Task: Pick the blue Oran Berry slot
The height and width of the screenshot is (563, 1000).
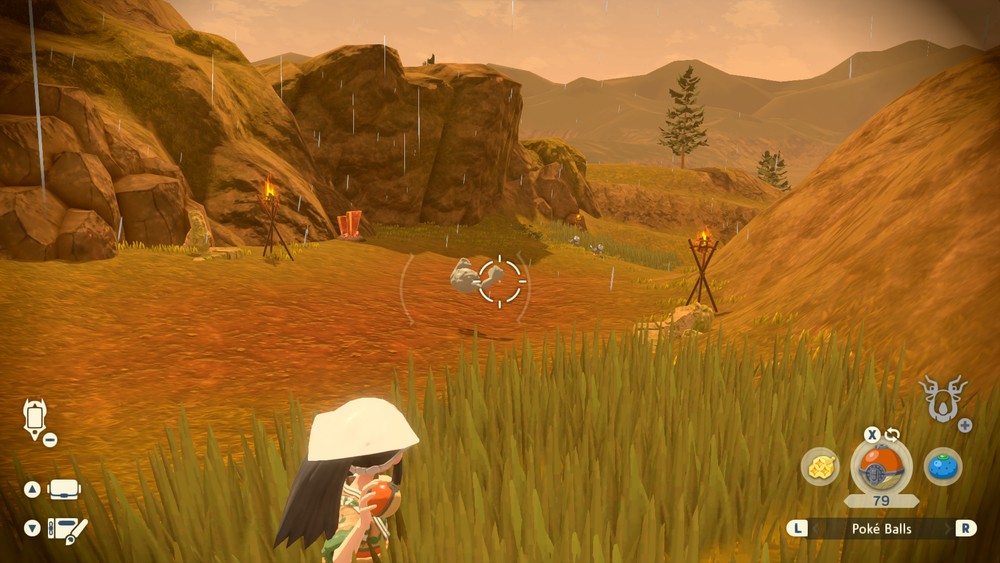Action: (x=942, y=466)
